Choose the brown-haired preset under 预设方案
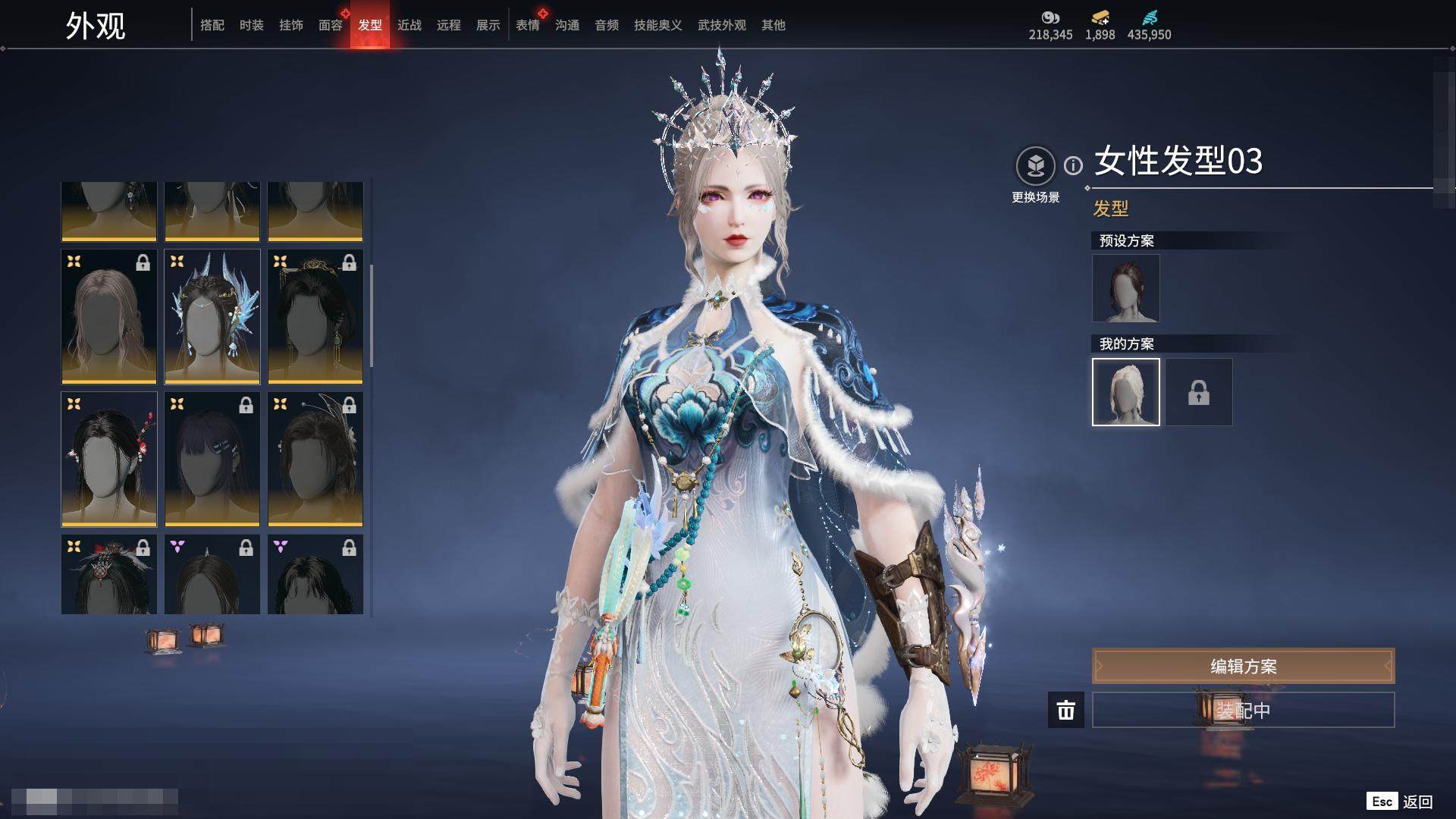1456x819 pixels. tap(1125, 288)
